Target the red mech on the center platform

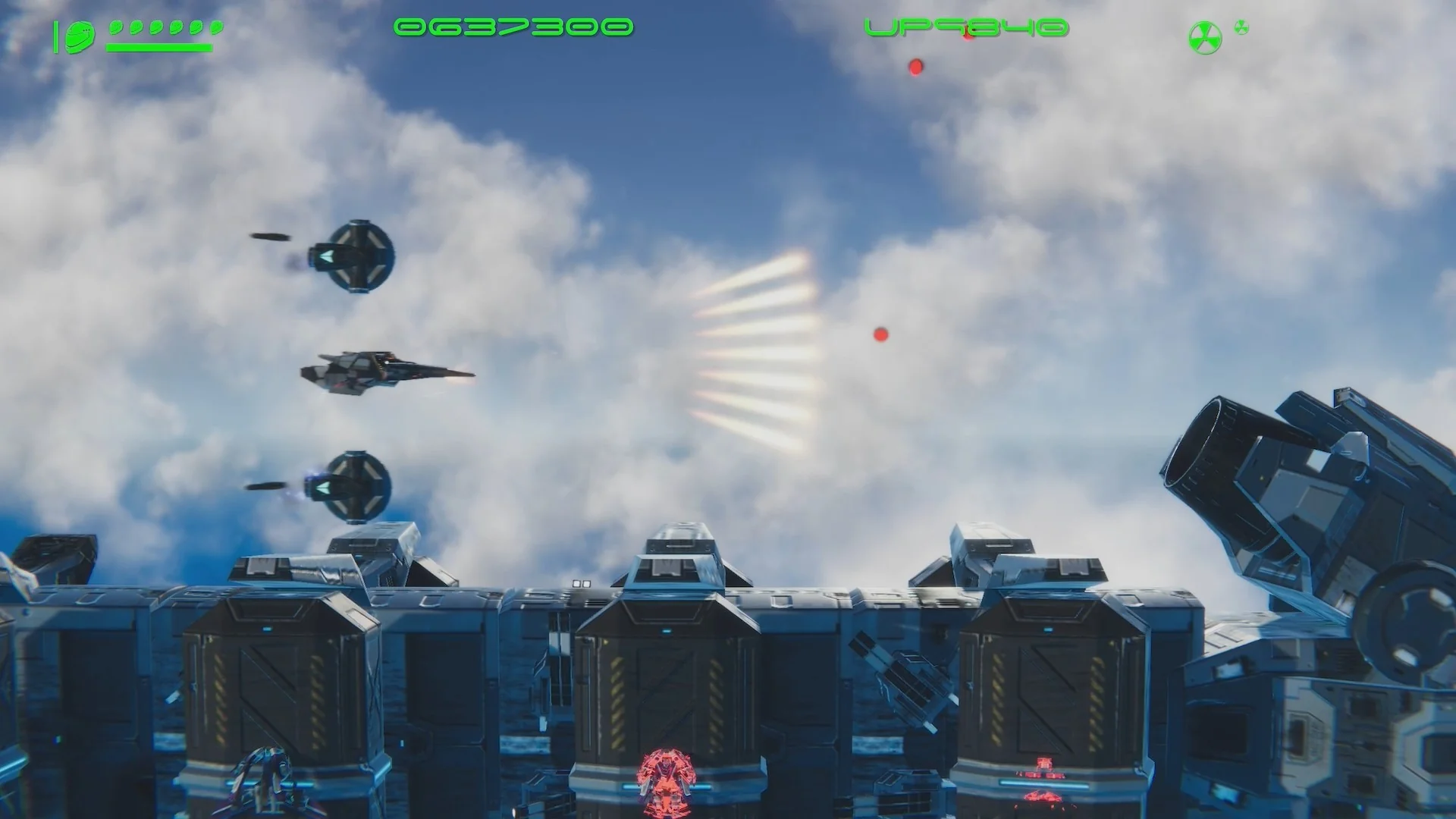(x=666, y=780)
